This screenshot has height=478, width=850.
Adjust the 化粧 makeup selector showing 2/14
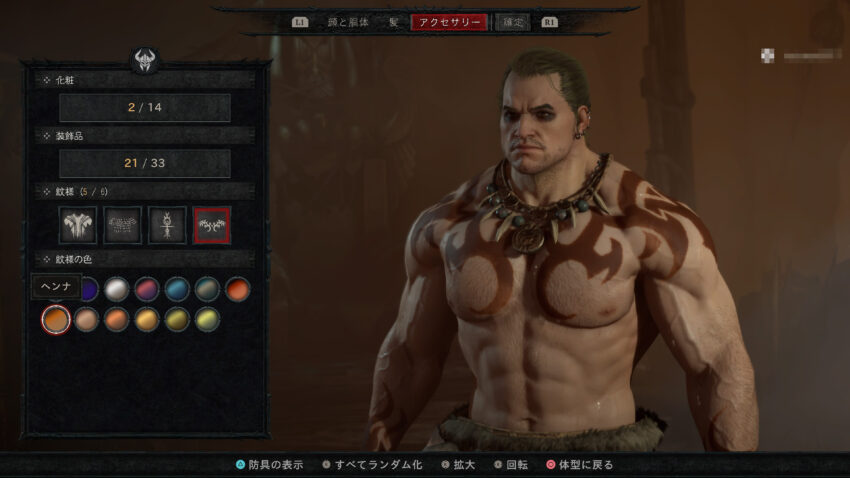(x=145, y=107)
